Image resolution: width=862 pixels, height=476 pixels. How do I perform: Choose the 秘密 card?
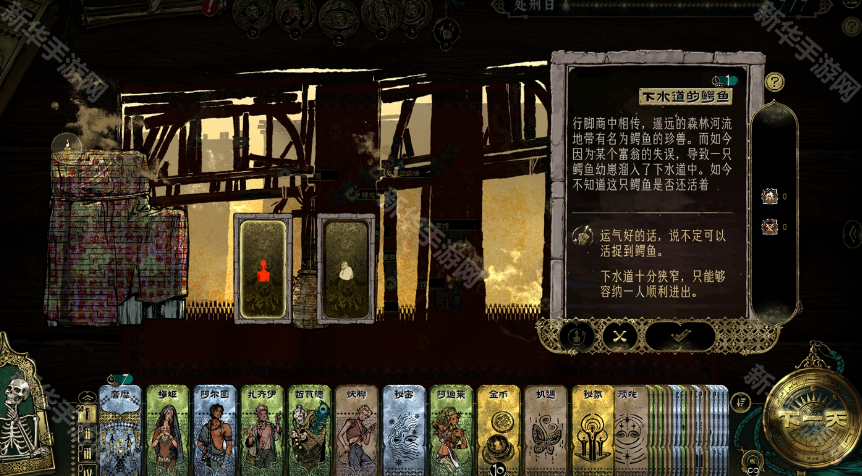point(403,430)
